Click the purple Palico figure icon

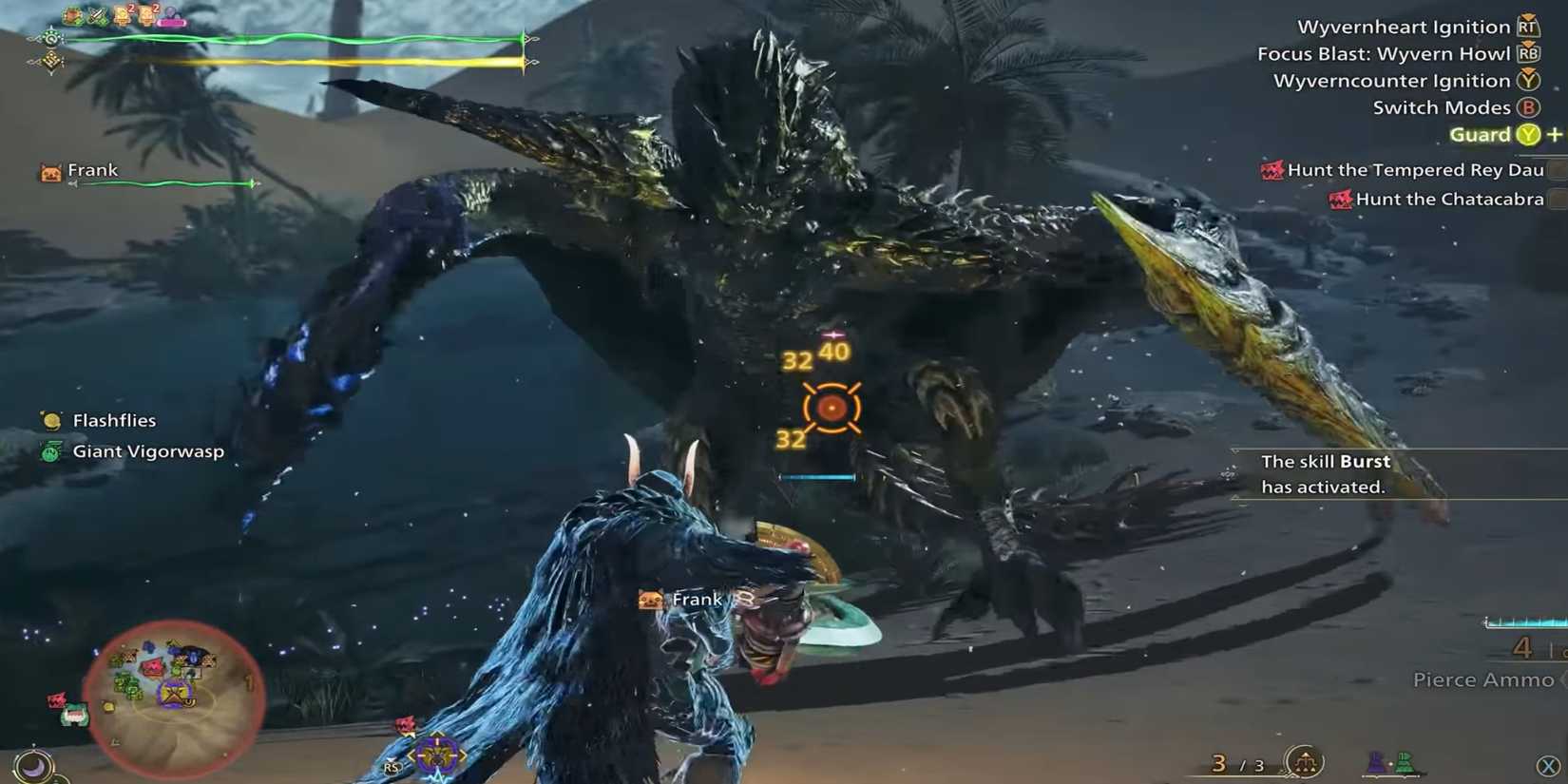pos(1375,763)
